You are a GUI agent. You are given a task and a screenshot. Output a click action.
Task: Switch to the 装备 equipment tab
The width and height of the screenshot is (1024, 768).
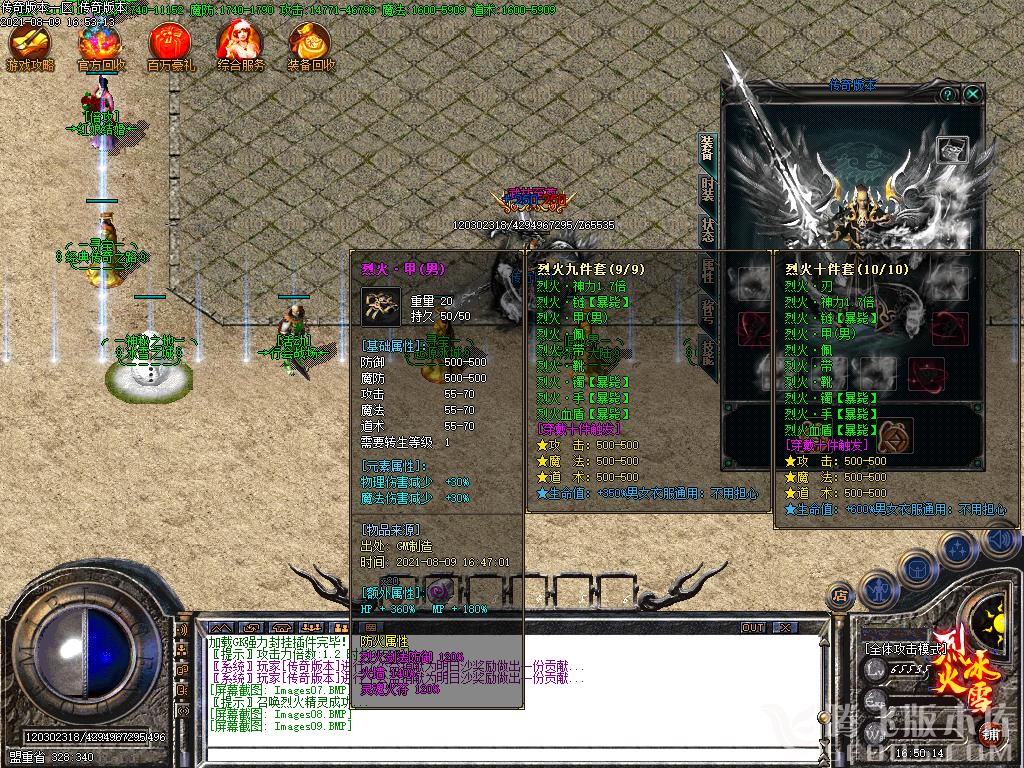[x=707, y=150]
